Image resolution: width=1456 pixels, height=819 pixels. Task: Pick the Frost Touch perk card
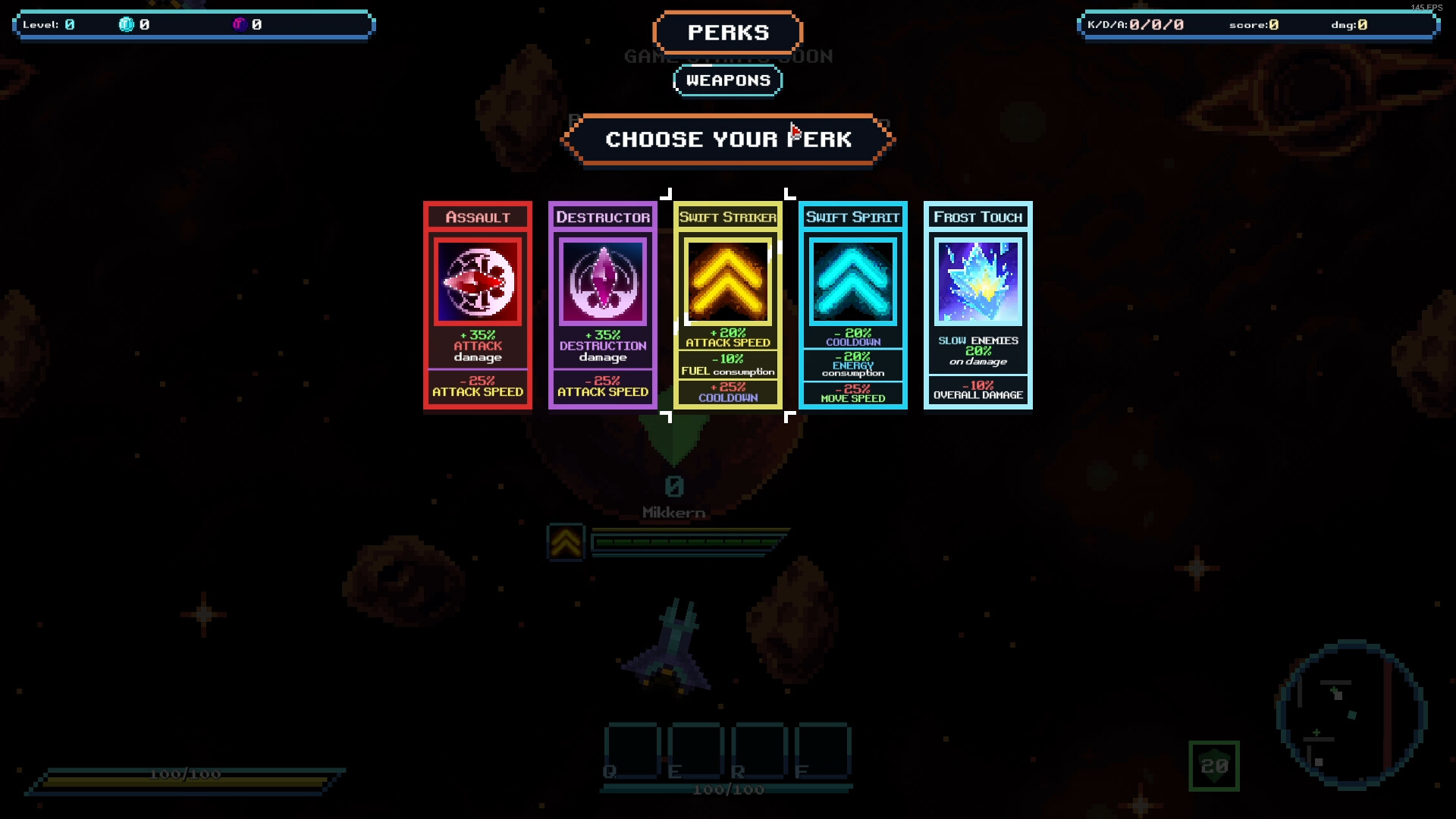point(977,305)
